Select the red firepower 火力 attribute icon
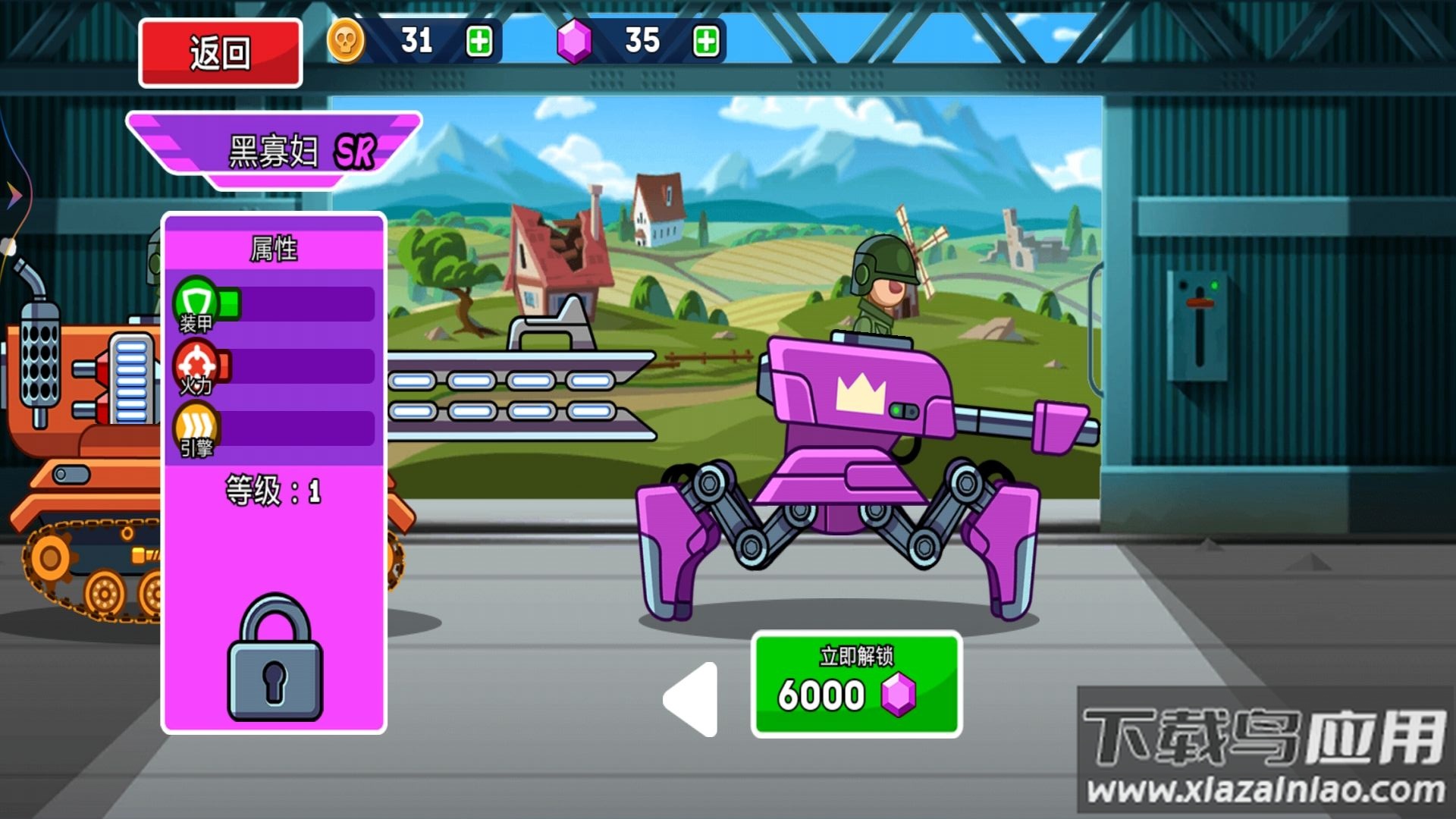Screen dimensions: 1456x819 [196, 366]
